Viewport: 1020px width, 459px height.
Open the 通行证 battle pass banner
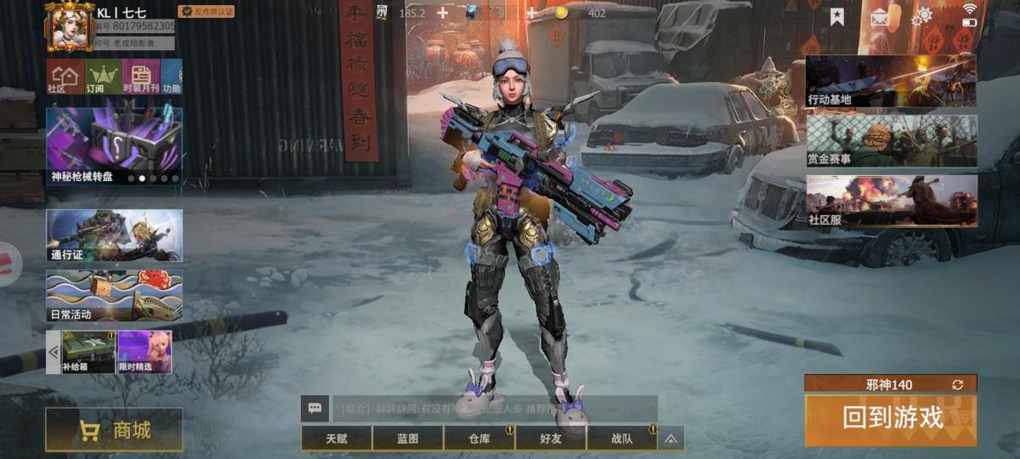[114, 235]
